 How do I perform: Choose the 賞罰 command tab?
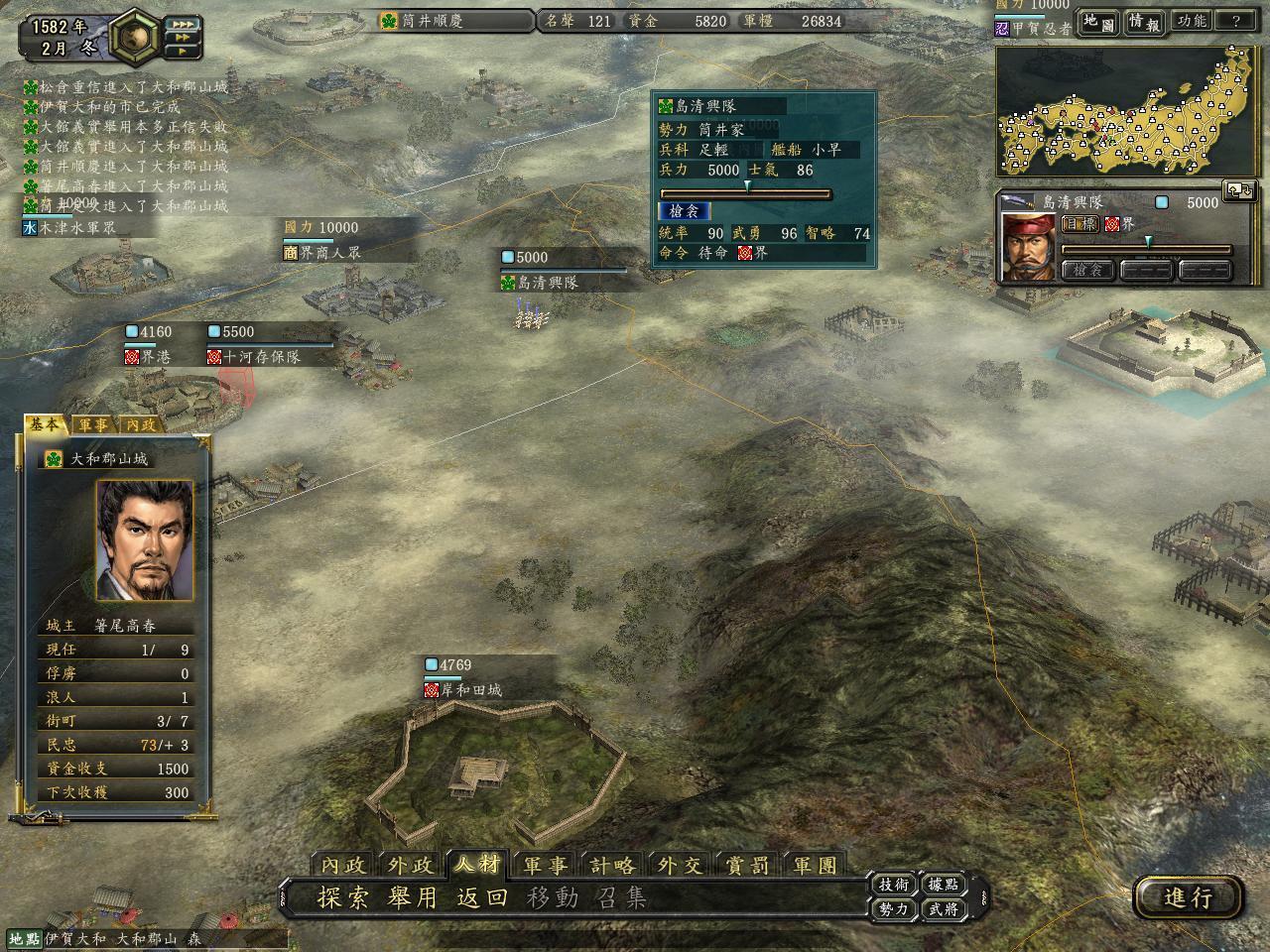point(748,865)
